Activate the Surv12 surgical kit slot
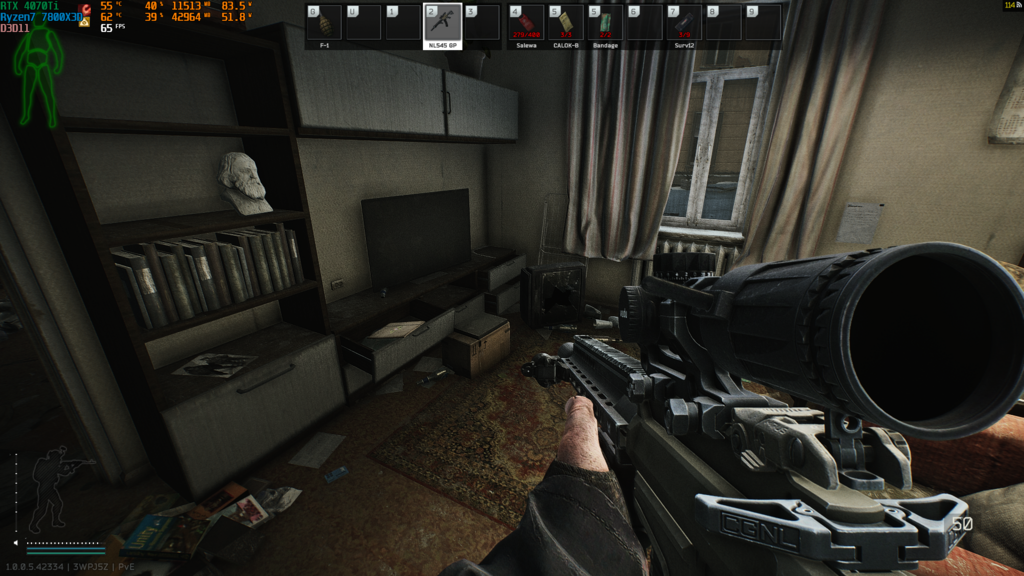Viewport: 1024px width, 576px height. pyautogui.click(x=684, y=22)
